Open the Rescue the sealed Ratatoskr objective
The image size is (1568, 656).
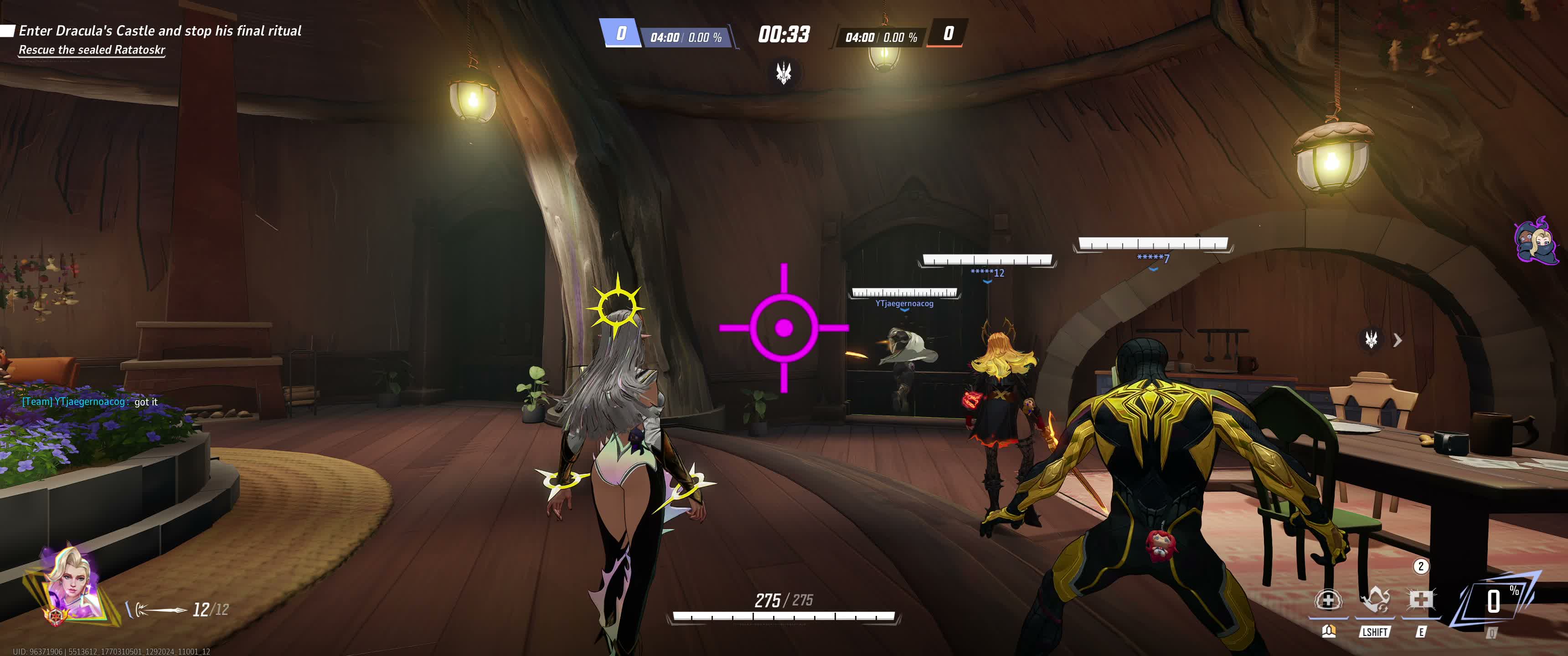(x=91, y=50)
